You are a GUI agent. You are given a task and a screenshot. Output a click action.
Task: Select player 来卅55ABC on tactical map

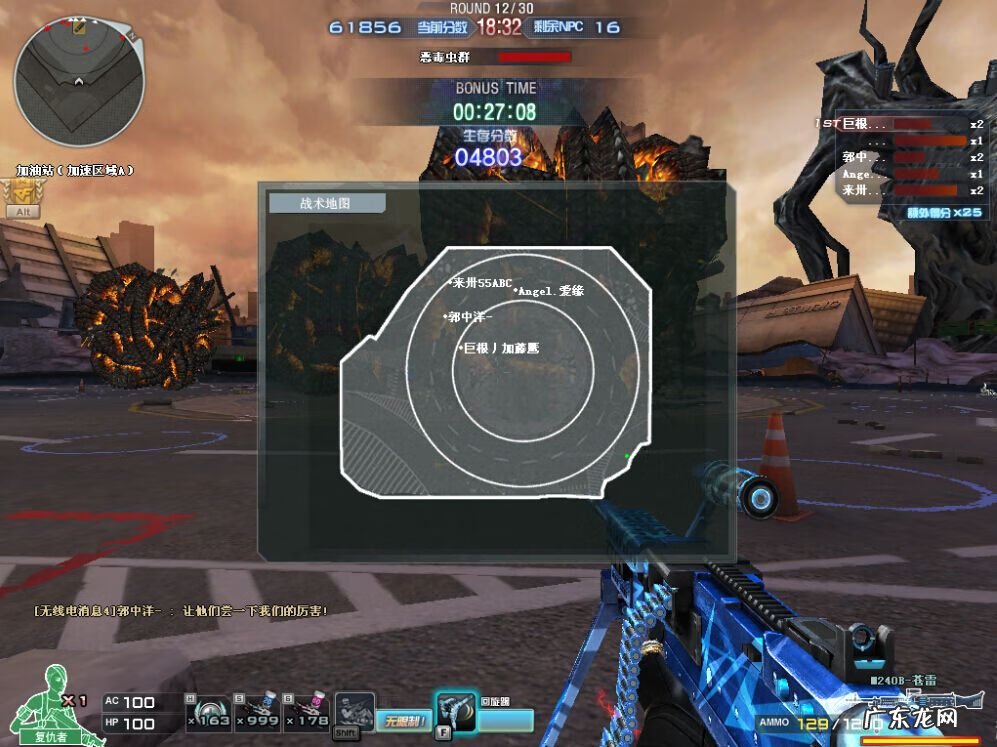tap(480, 284)
